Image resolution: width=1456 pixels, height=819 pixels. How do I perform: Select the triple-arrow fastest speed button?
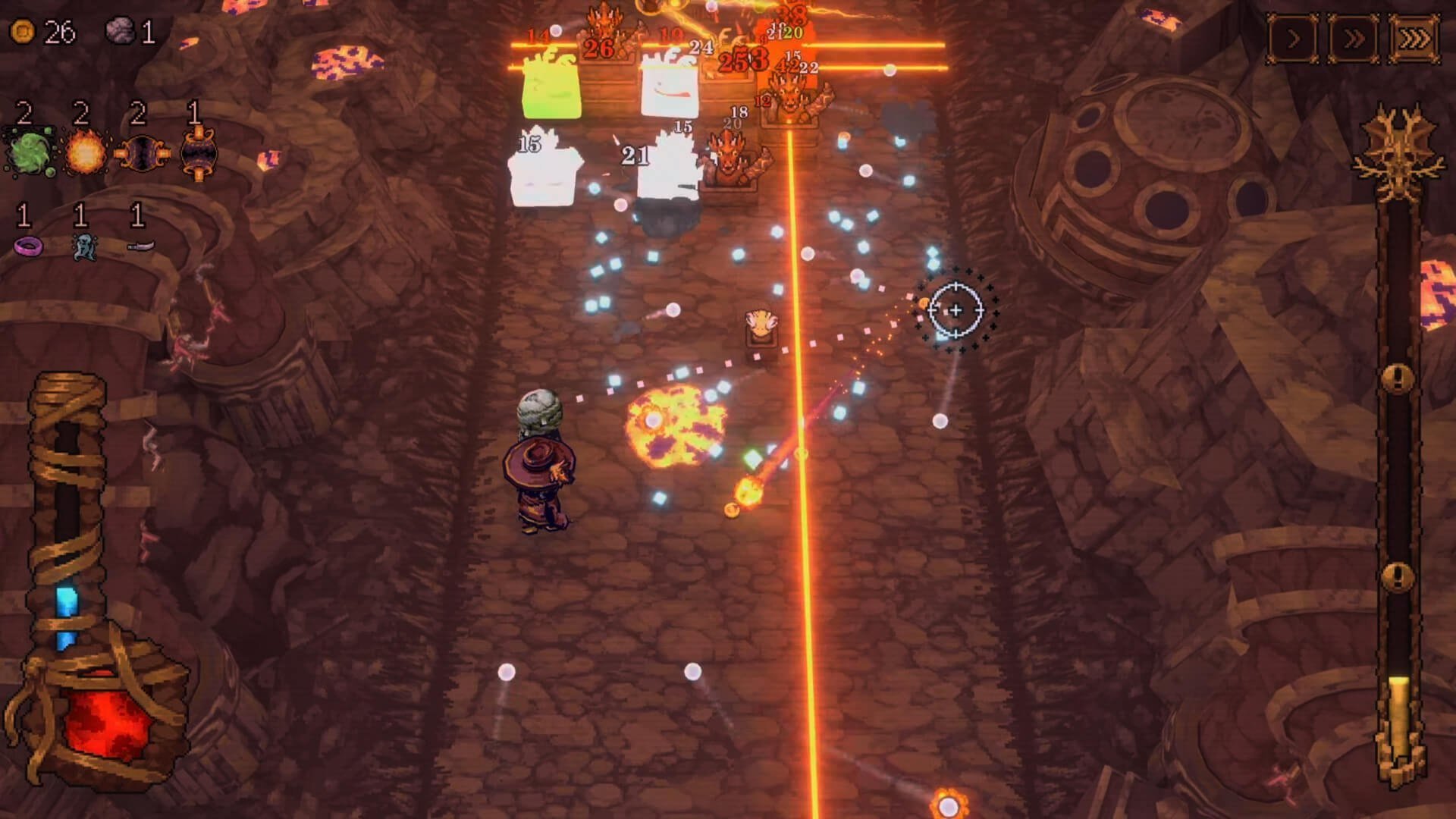pyautogui.click(x=1414, y=38)
